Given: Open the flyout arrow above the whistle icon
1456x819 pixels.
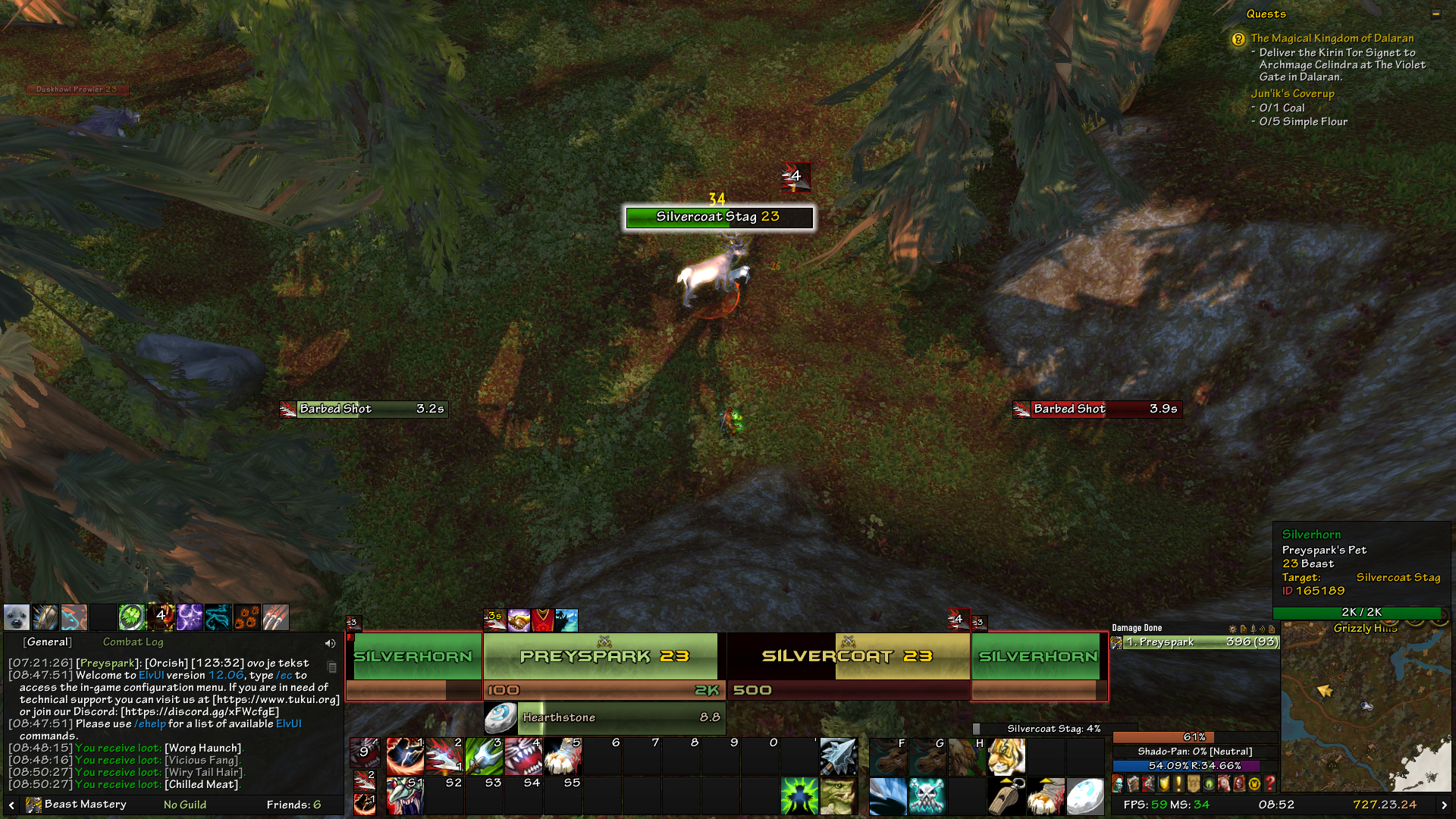Looking at the screenshot, I should point(1007,781).
